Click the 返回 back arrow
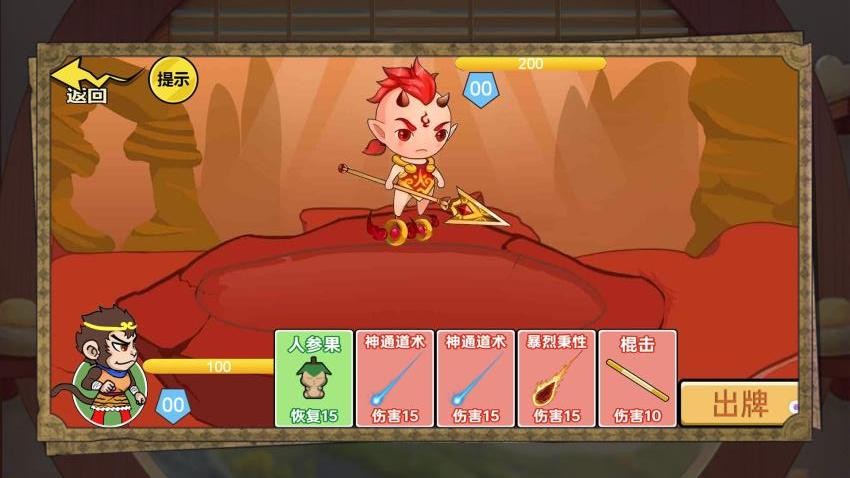Image resolution: width=850 pixels, height=478 pixels. point(88,81)
